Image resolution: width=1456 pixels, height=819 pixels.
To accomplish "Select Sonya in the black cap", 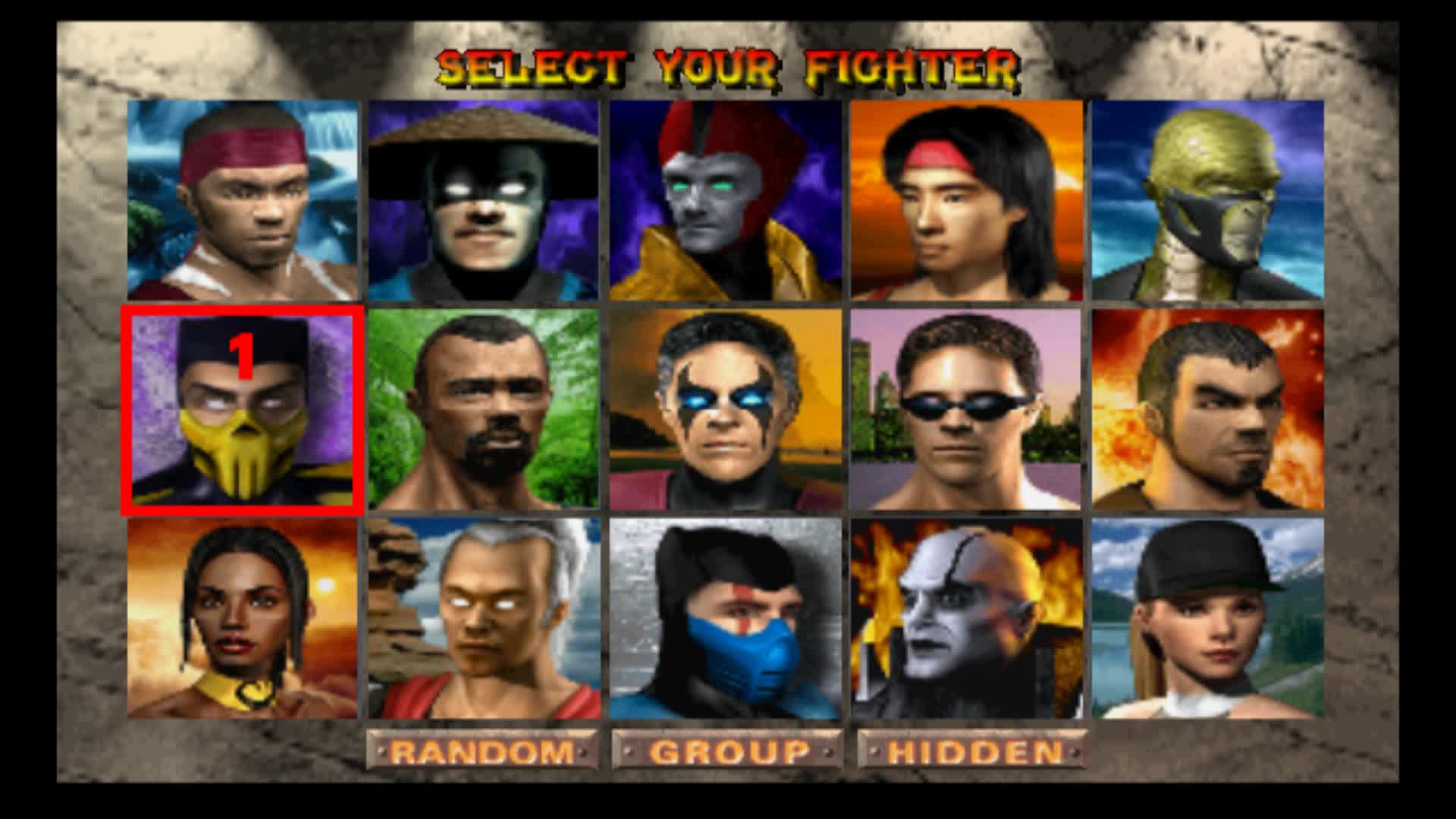I will tap(1207, 618).
